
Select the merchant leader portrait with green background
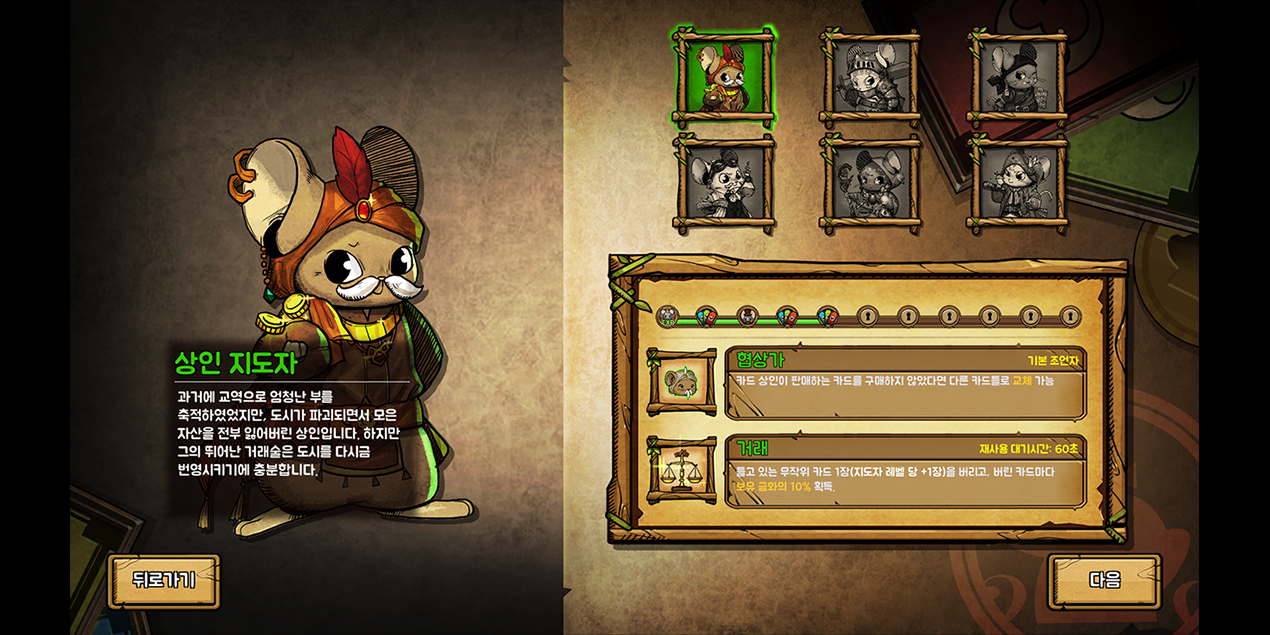(x=723, y=77)
